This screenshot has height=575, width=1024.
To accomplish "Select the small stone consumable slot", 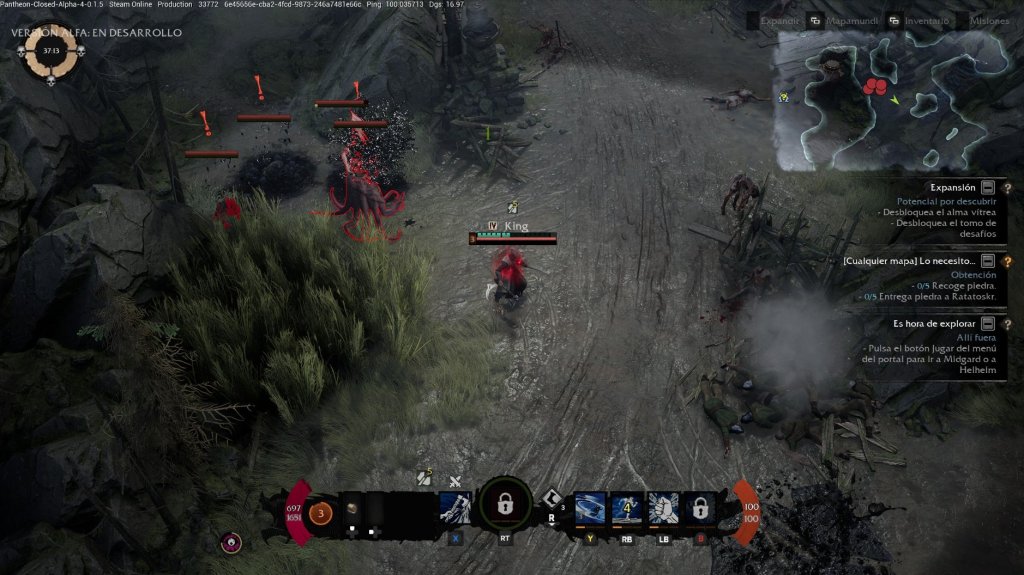I will pos(352,508).
